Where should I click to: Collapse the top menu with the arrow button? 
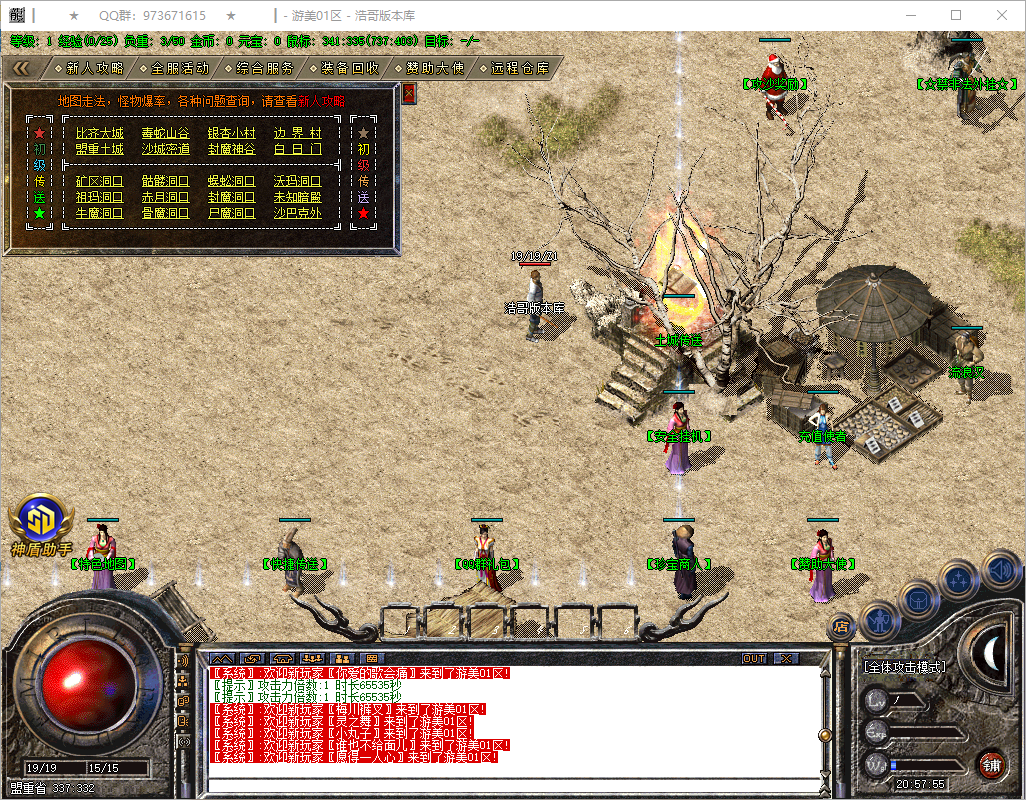(22, 68)
